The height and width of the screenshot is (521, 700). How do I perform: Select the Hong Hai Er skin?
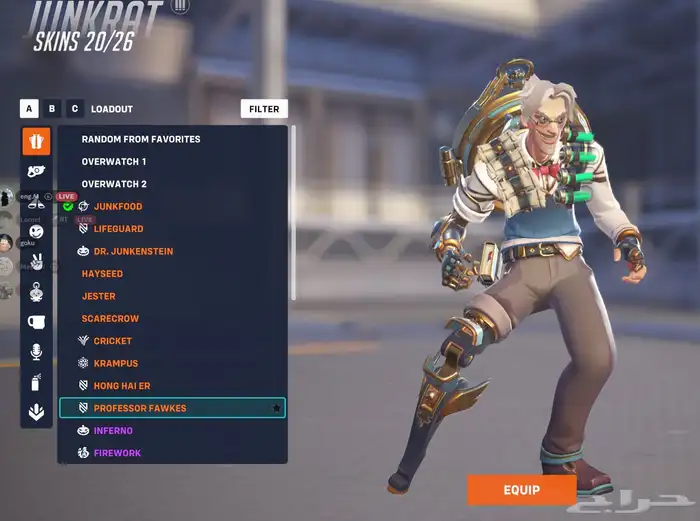pyautogui.click(x=122, y=385)
